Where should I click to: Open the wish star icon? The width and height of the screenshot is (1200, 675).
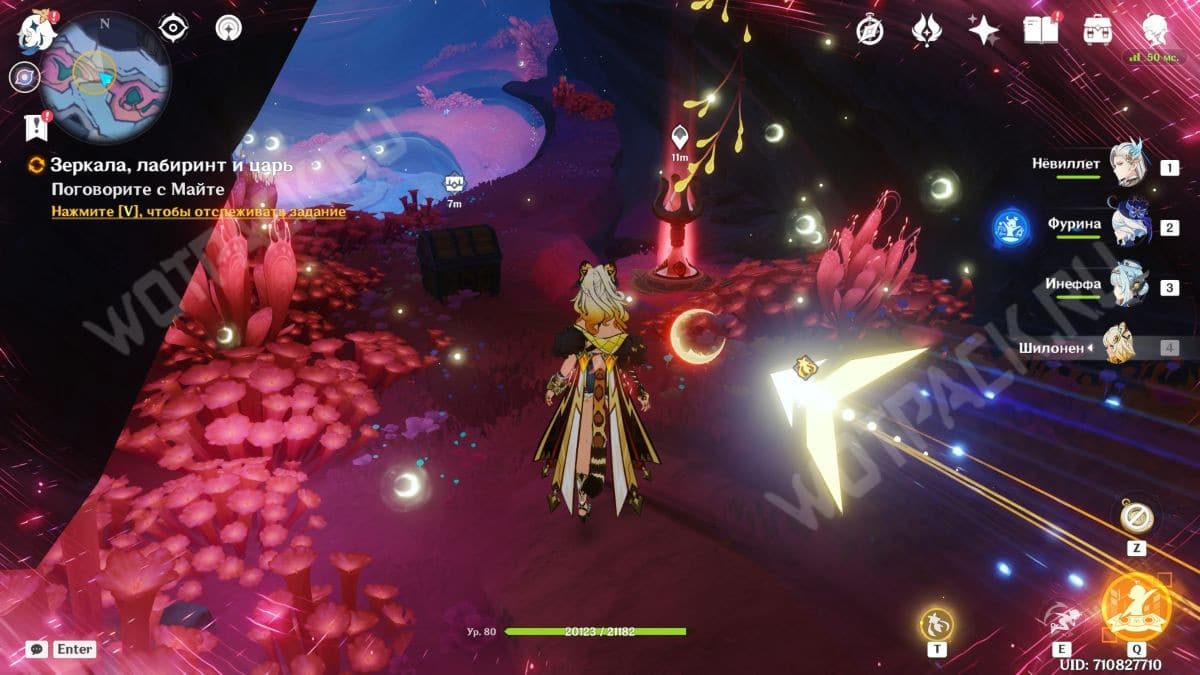984,30
